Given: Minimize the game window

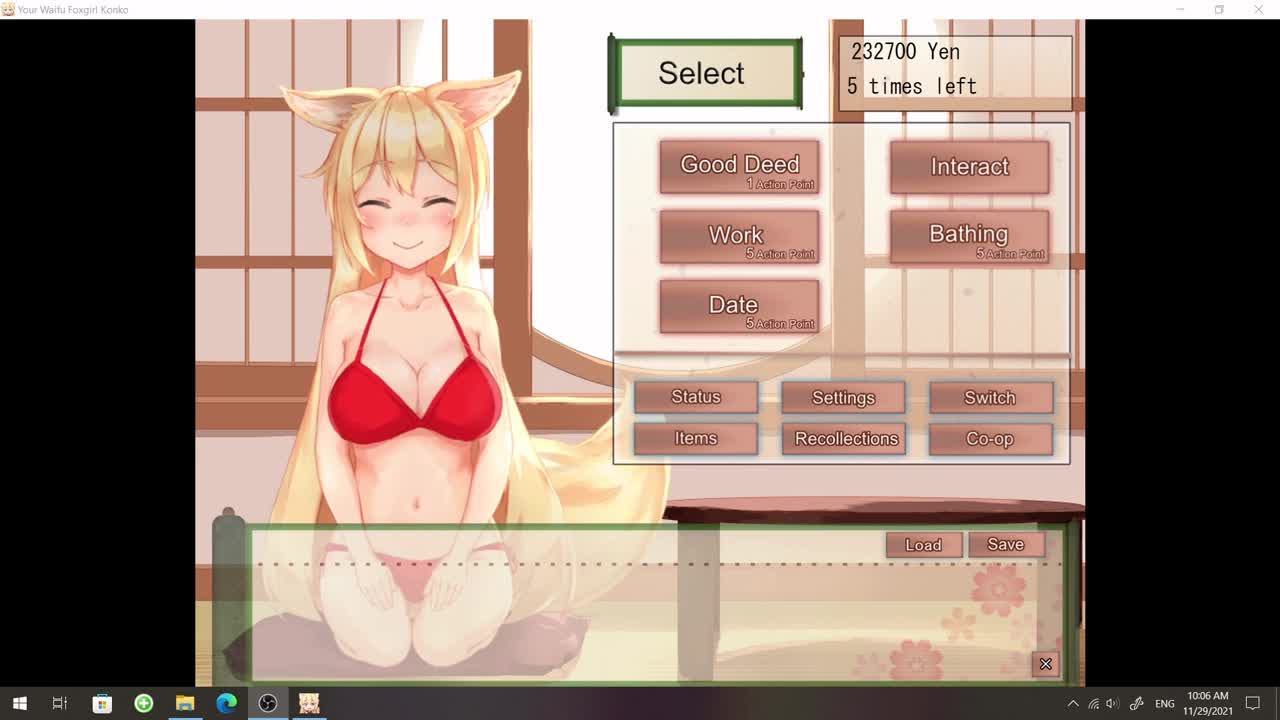Looking at the screenshot, I should [x=1180, y=10].
